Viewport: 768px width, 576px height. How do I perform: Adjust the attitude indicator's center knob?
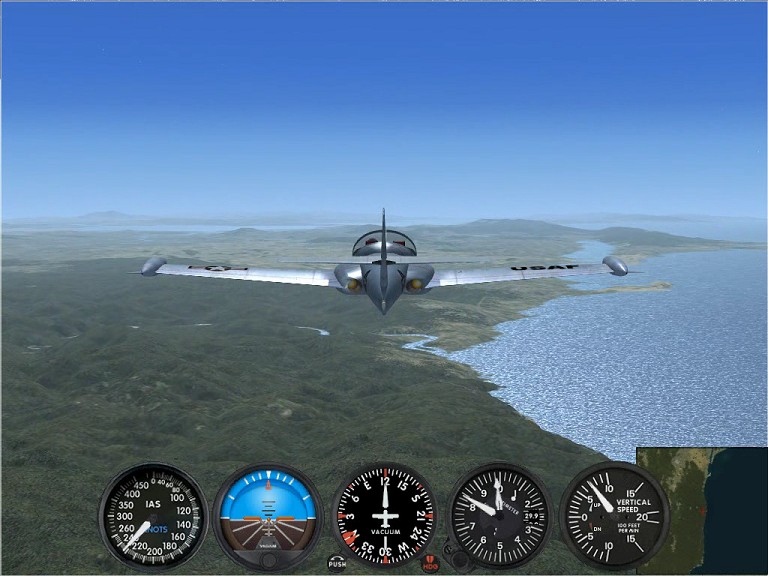pyautogui.click(x=268, y=560)
